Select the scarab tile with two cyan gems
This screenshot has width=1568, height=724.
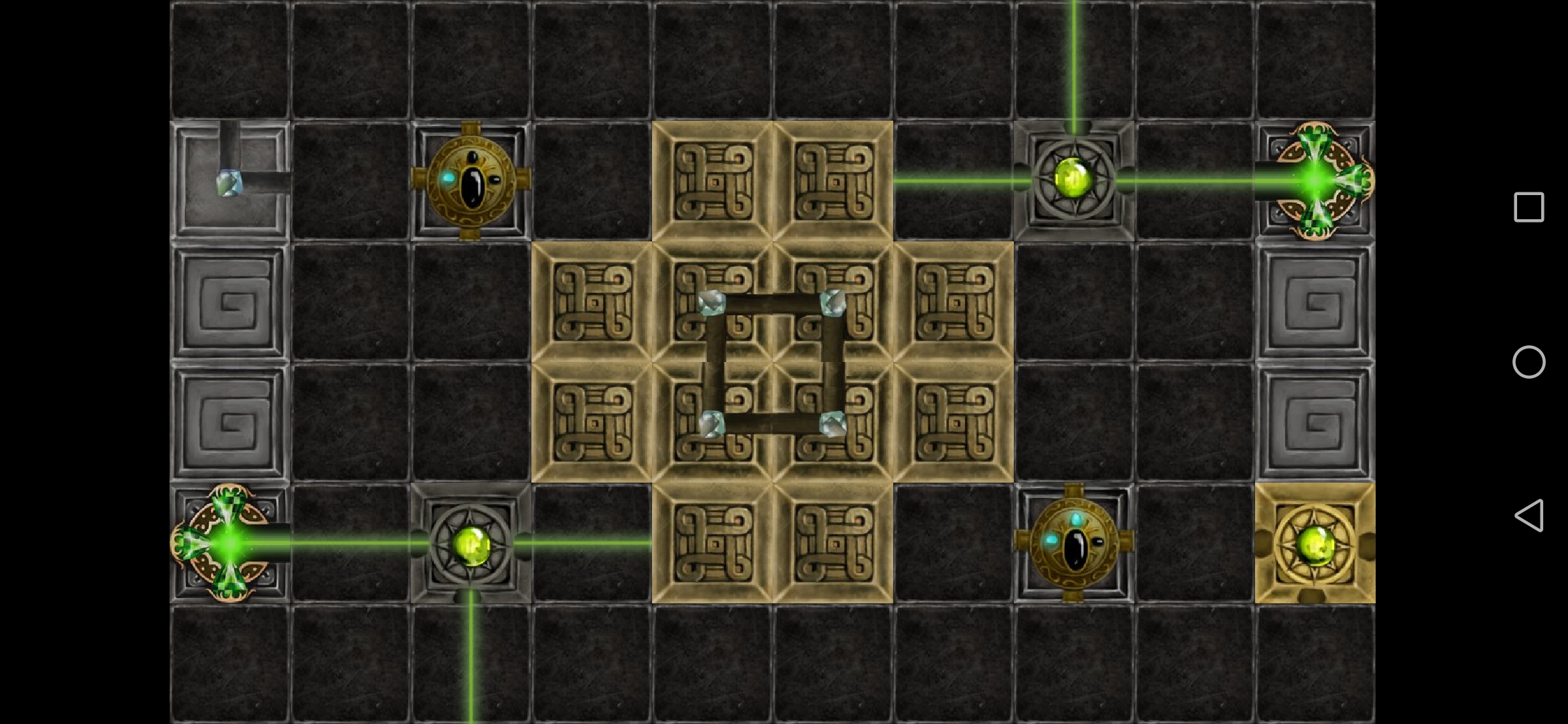(x=1073, y=543)
